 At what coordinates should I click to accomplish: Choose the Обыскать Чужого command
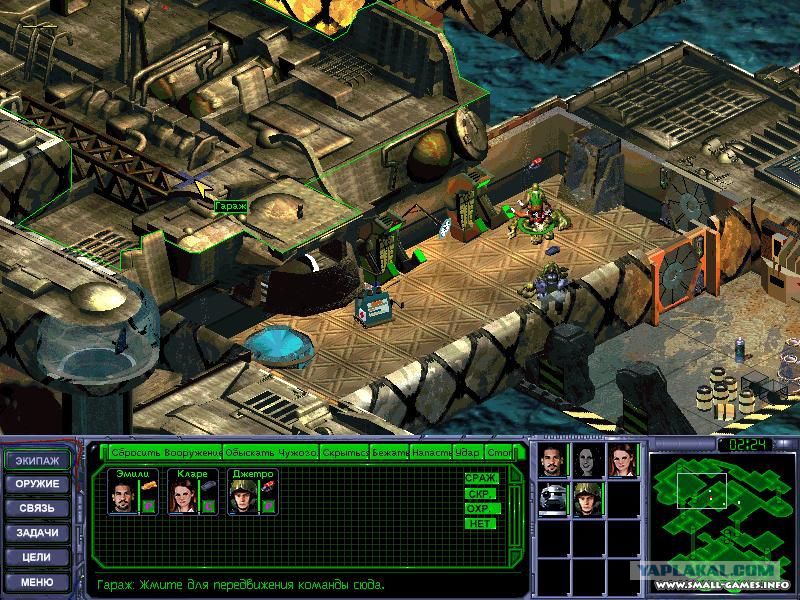[x=269, y=453]
